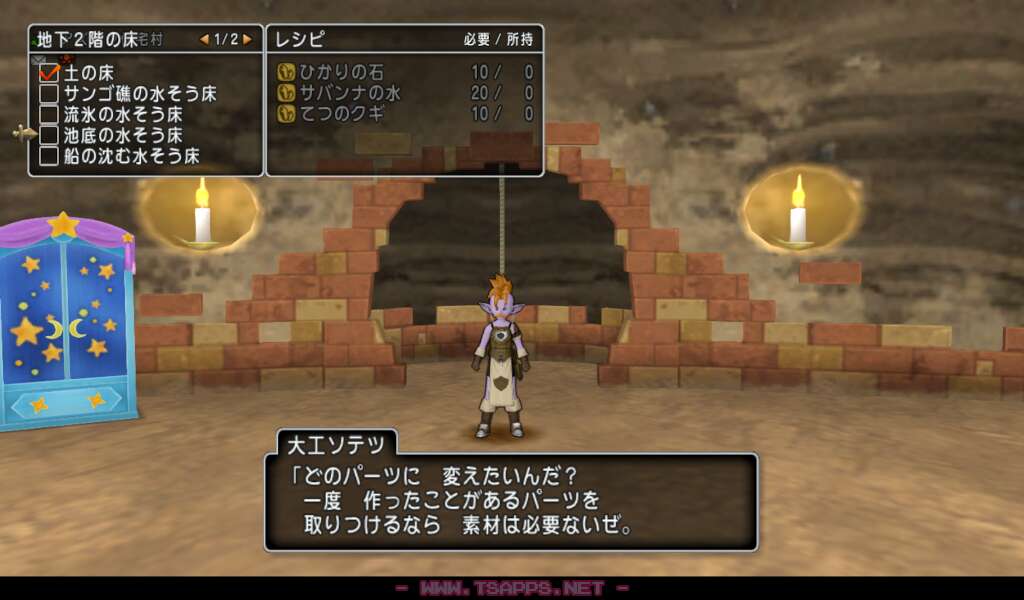This screenshot has width=1024, height=600.
Task: Select 池底の水そう床 floor entry
Action: coord(111,135)
